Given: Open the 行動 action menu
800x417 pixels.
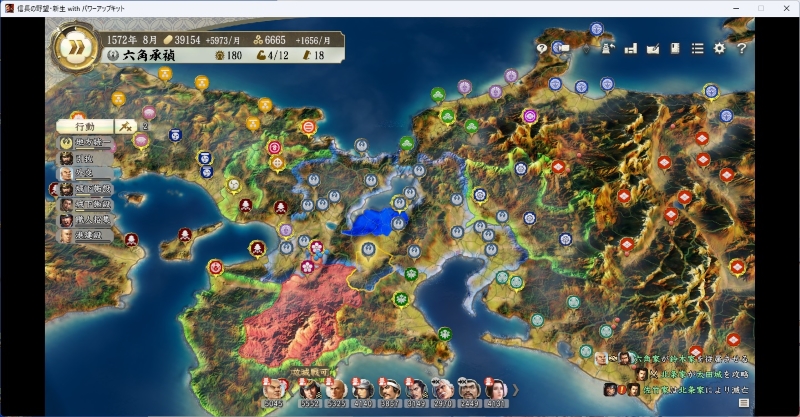Looking at the screenshot, I should [x=85, y=127].
